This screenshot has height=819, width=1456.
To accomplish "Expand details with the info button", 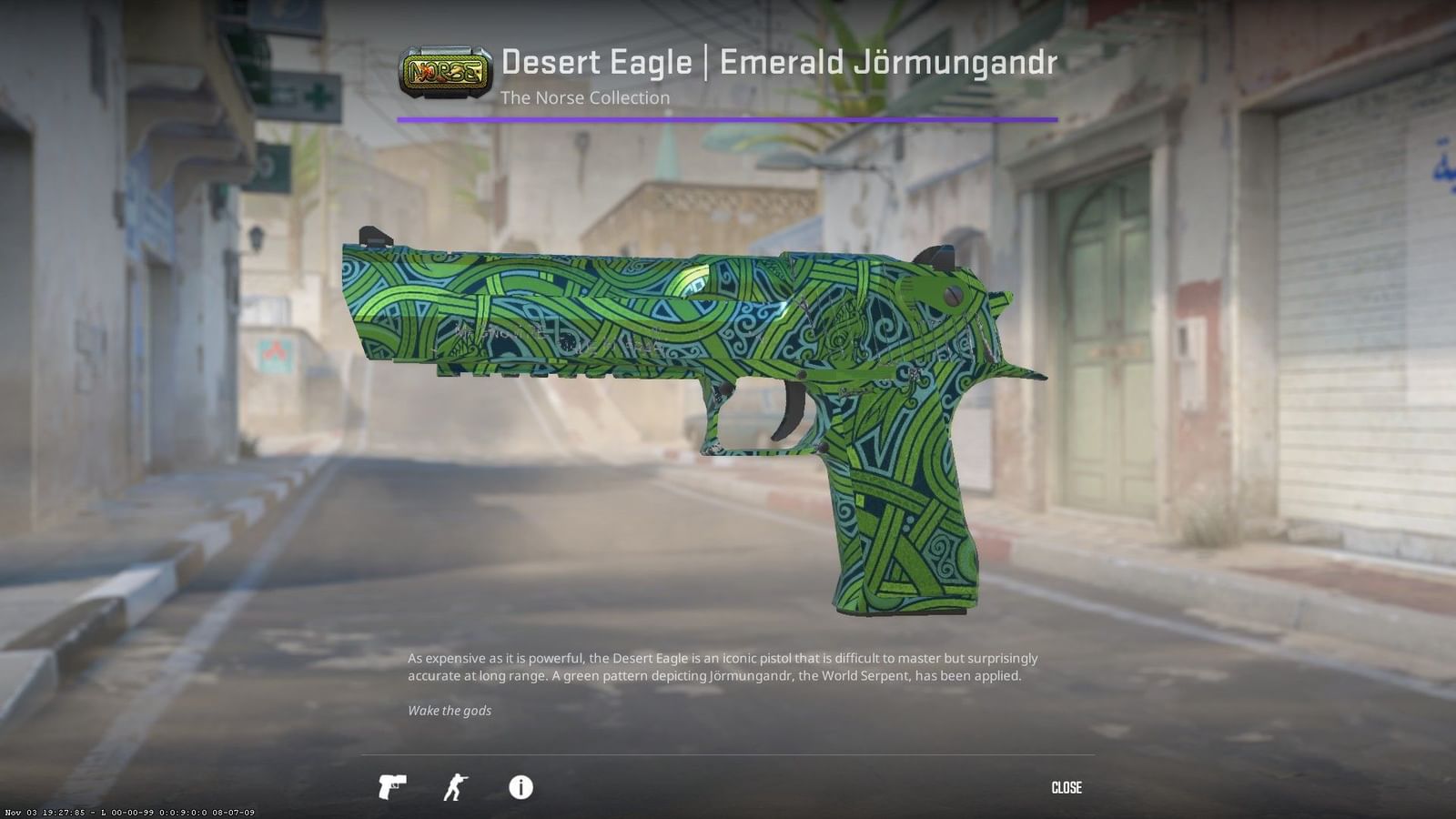I will (x=521, y=787).
